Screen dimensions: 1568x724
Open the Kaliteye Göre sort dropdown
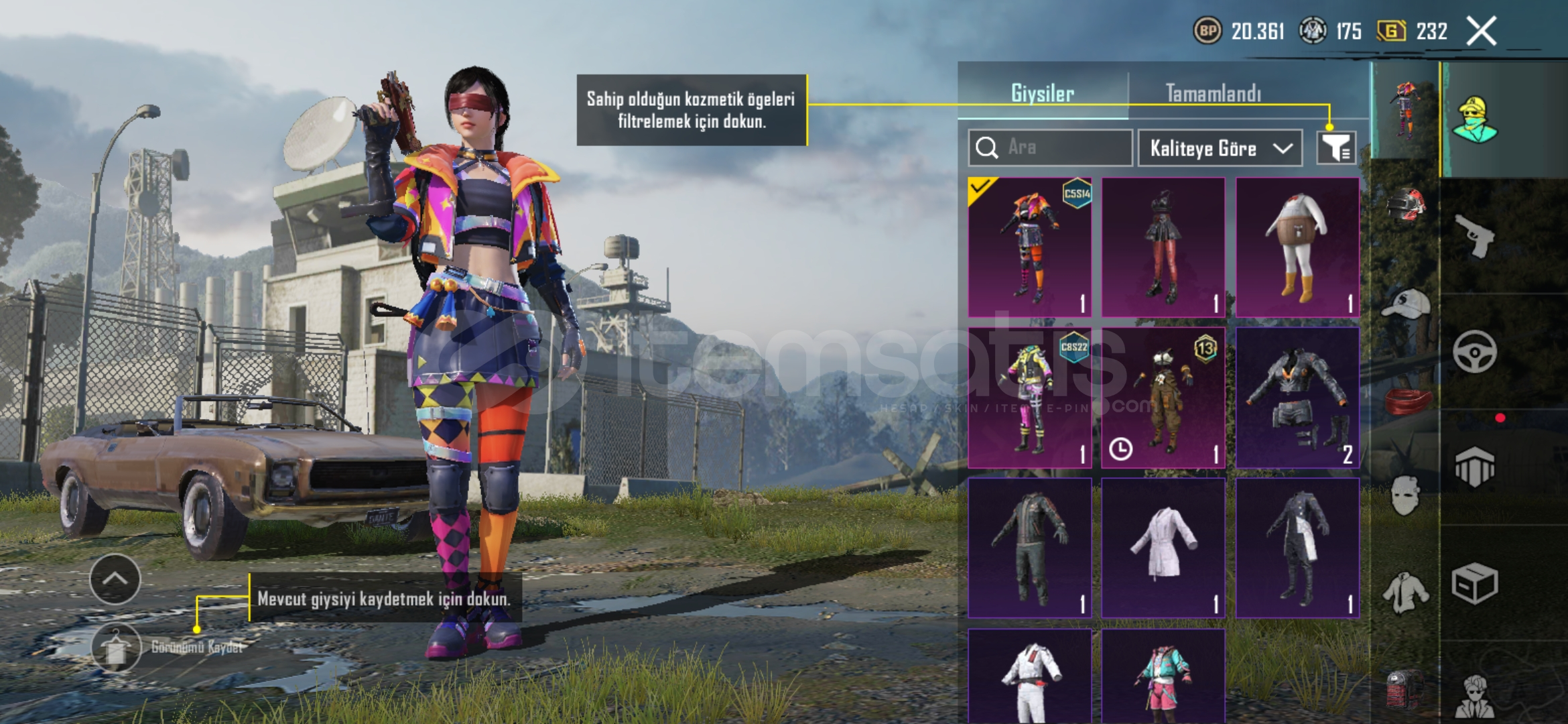(x=1220, y=148)
